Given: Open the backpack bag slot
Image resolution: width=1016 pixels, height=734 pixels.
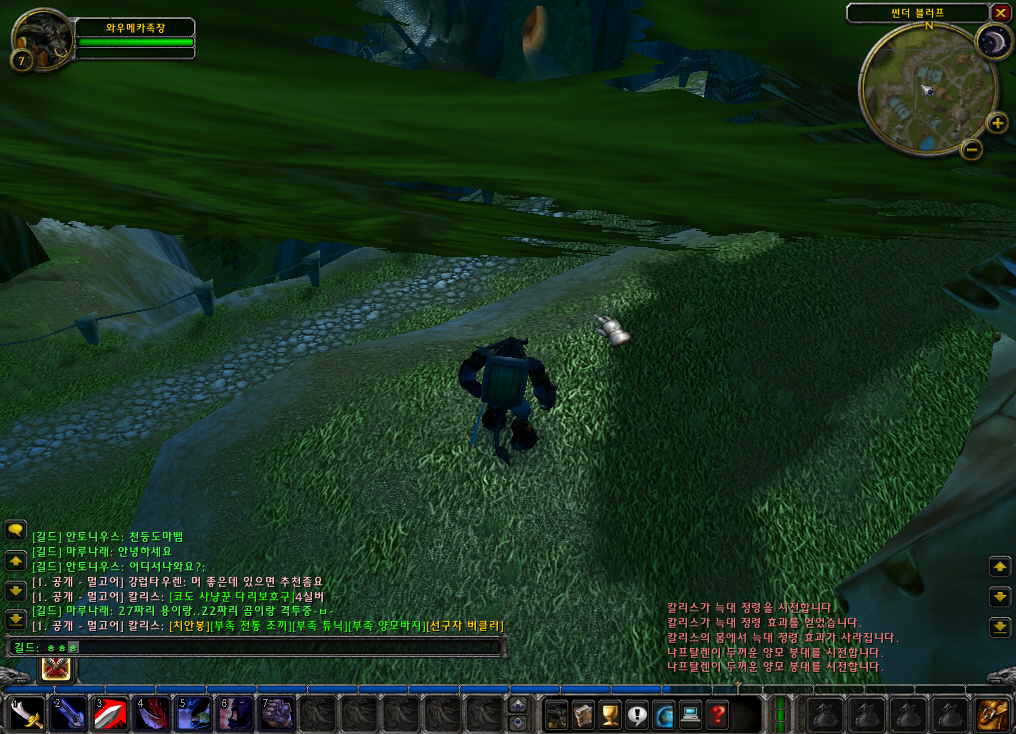Looking at the screenshot, I should click(991, 715).
